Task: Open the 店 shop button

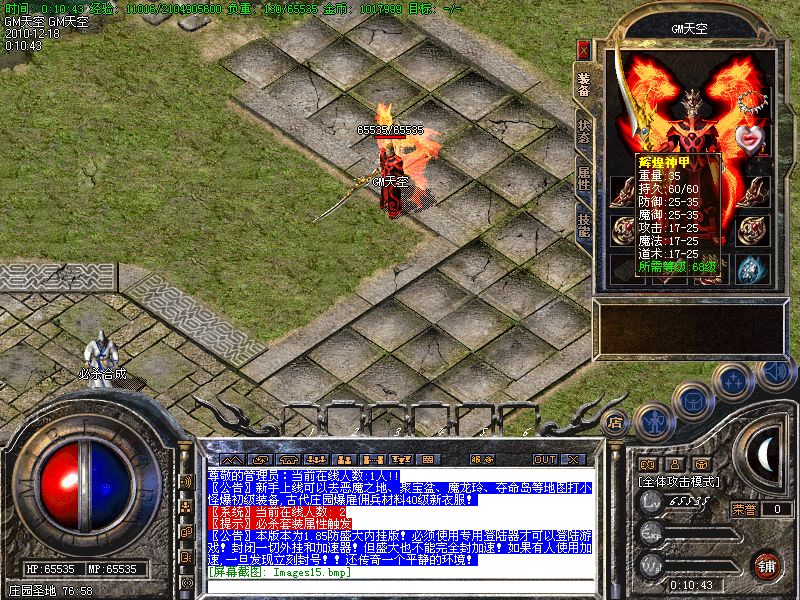Action: pyautogui.click(x=615, y=421)
